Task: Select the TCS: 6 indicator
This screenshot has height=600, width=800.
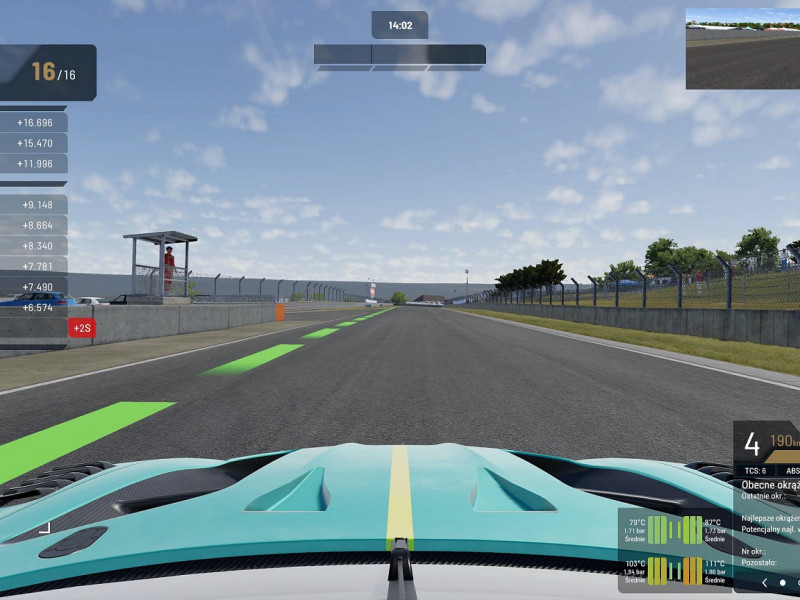Action: 755,470
